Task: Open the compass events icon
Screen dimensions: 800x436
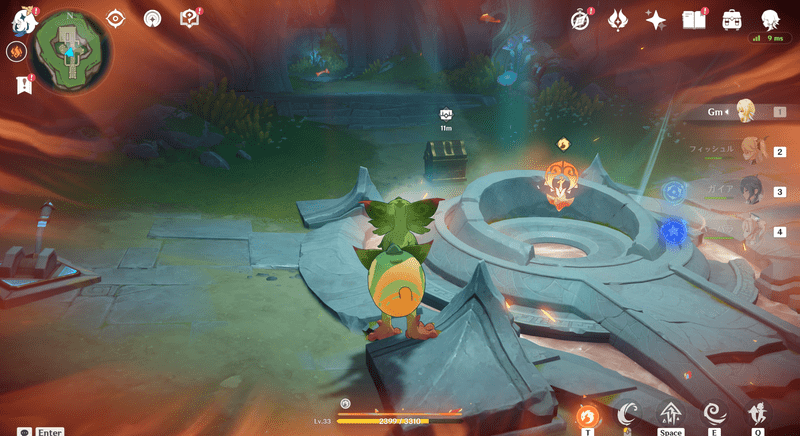Action: [581, 19]
